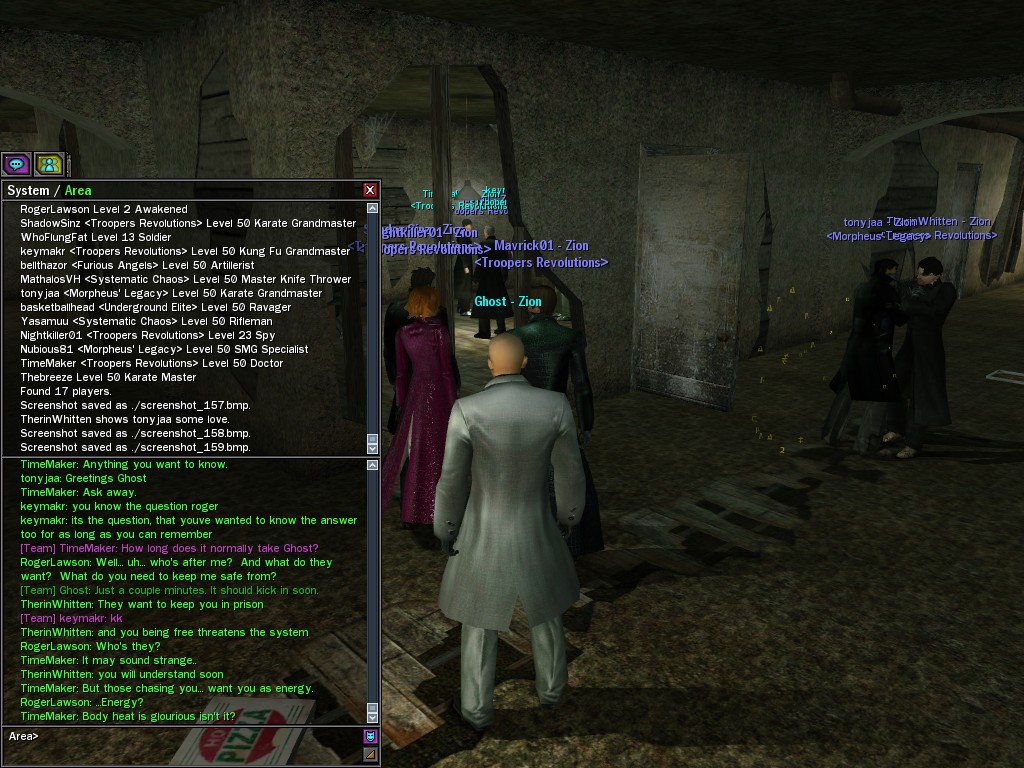Open the yellow team members icon
Viewport: 1024px width, 768px height.
click(49, 164)
